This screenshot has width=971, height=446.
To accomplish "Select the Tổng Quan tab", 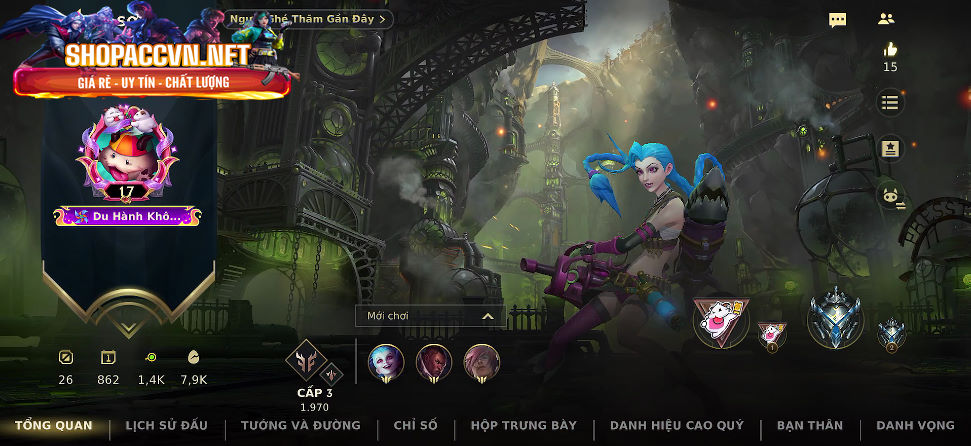I will point(53,426).
